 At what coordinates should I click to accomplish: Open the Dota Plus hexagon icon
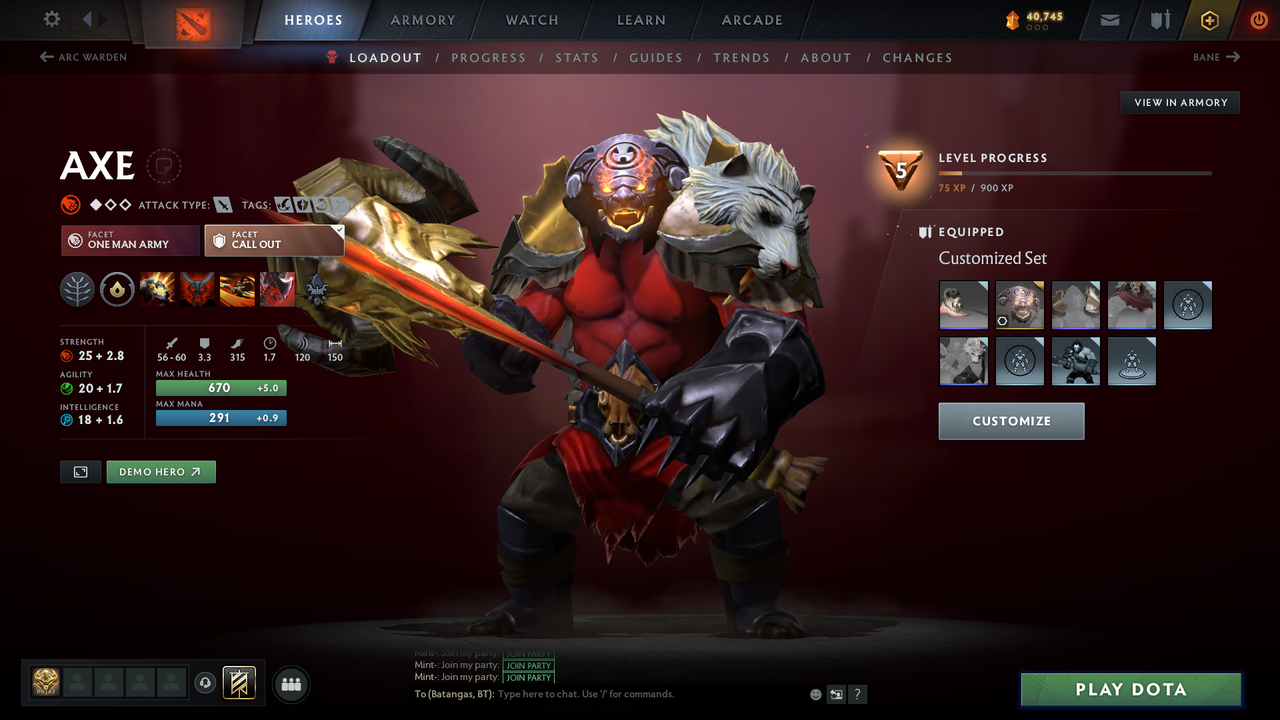tap(1209, 20)
